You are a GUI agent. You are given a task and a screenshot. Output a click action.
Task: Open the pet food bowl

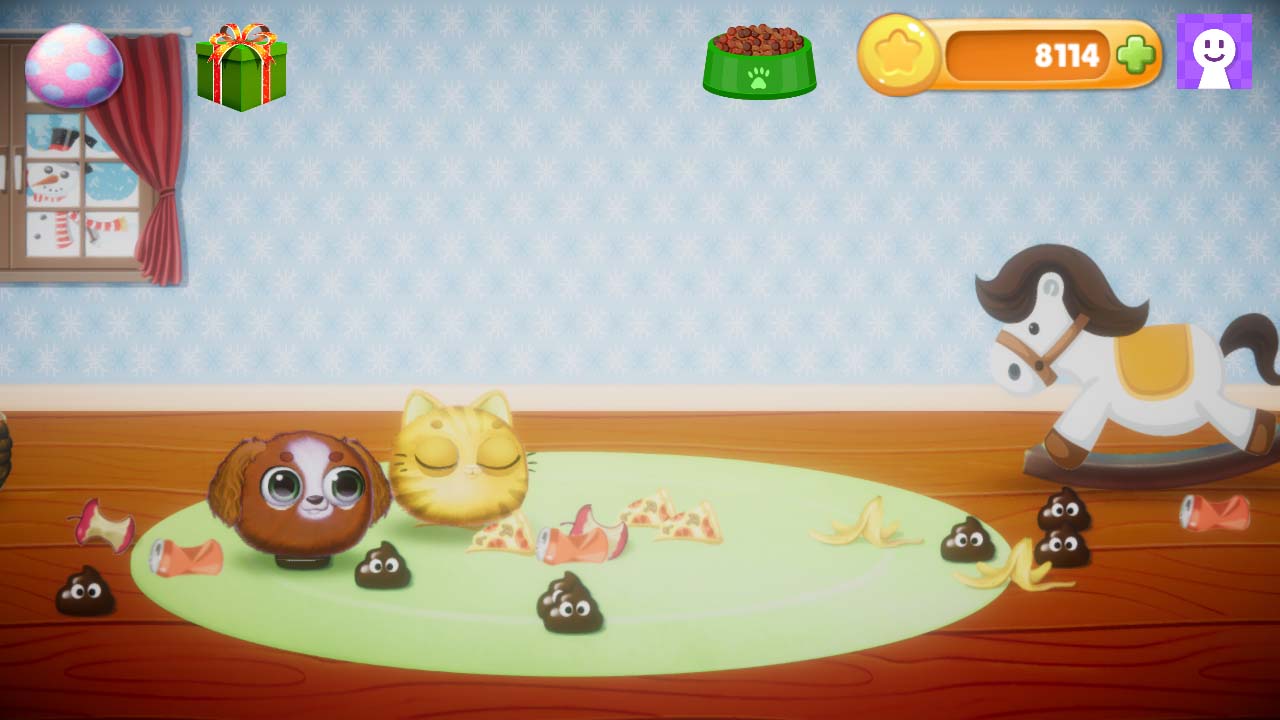[x=758, y=60]
